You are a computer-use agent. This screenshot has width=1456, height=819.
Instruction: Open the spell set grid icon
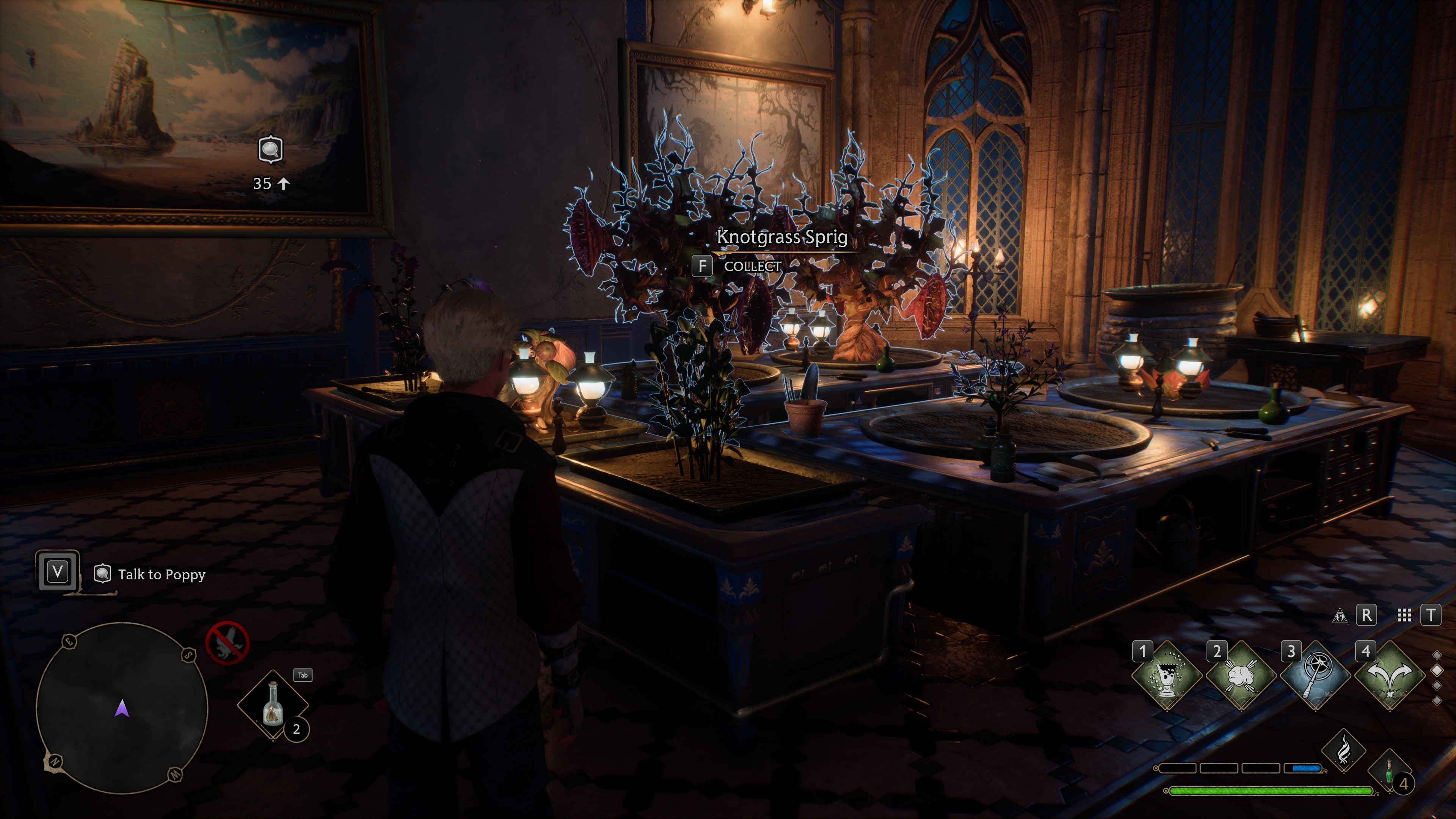click(1404, 615)
